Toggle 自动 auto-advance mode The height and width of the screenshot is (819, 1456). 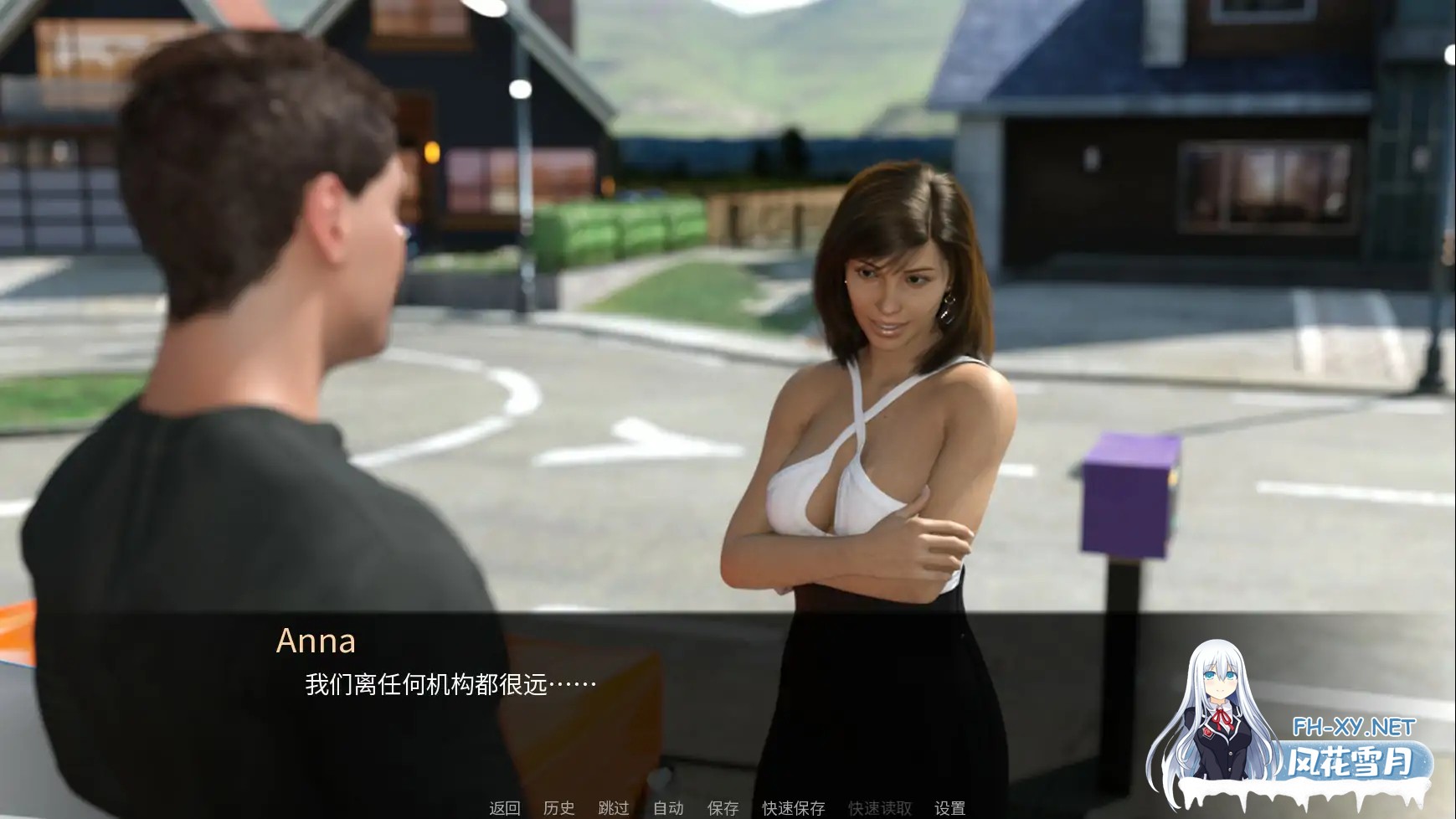click(666, 808)
